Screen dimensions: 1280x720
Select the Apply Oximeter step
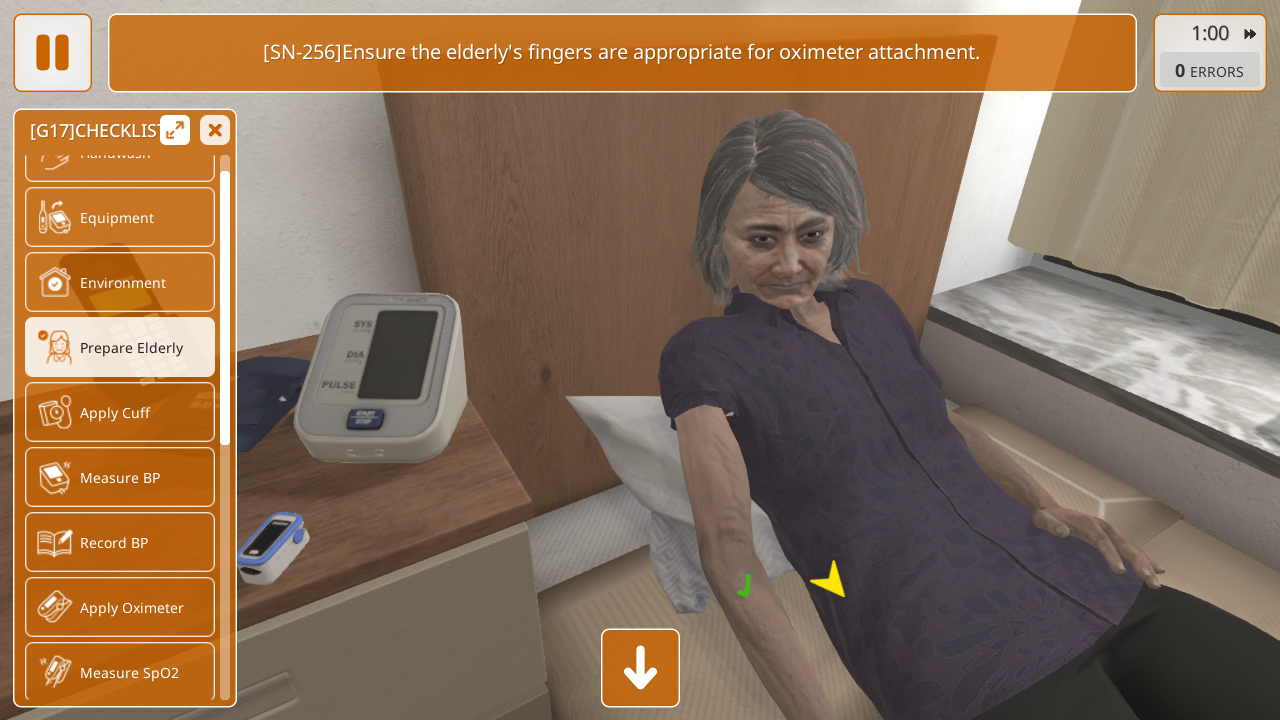[x=120, y=607]
